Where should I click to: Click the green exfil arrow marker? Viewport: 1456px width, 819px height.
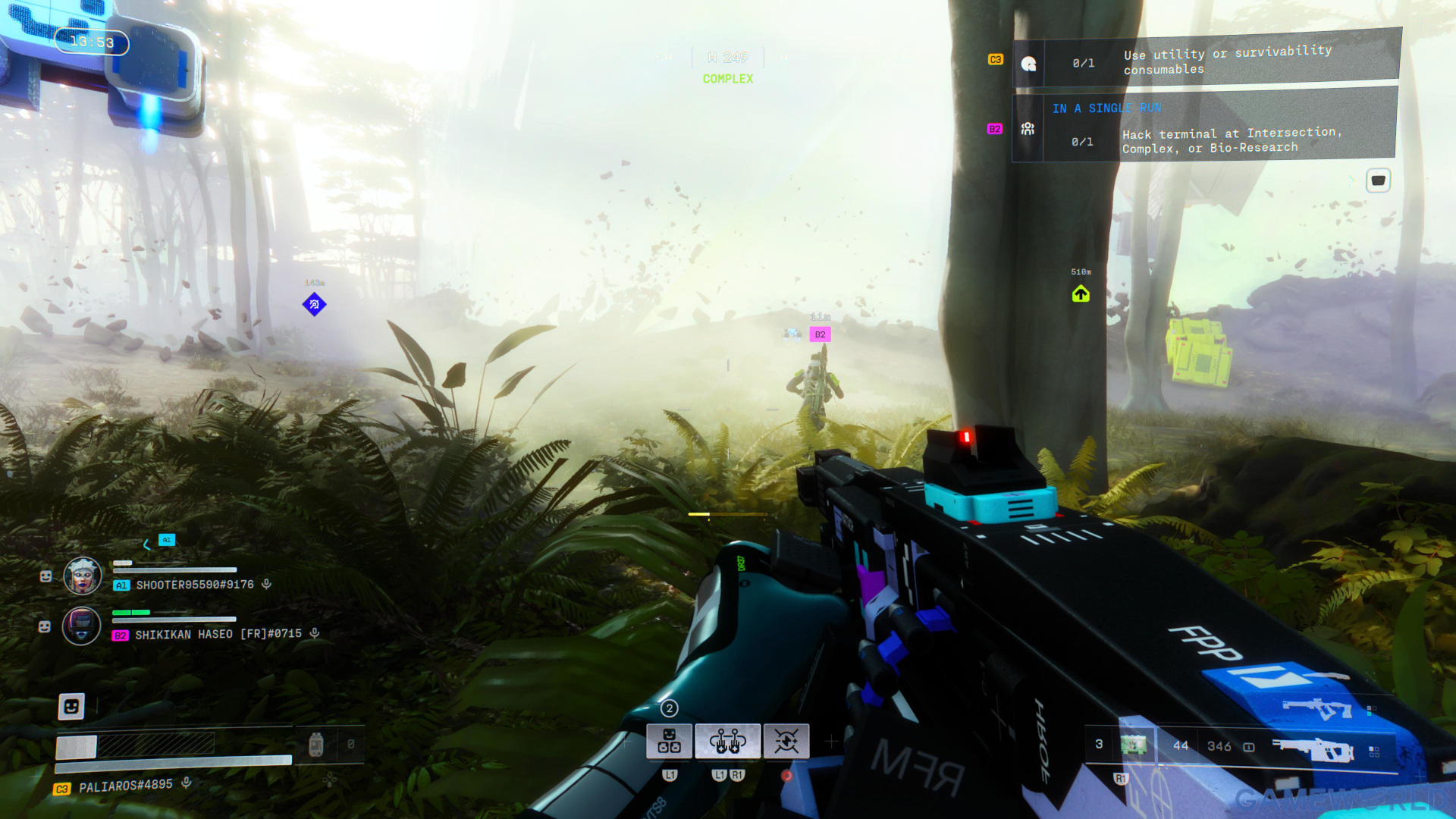pyautogui.click(x=1081, y=294)
